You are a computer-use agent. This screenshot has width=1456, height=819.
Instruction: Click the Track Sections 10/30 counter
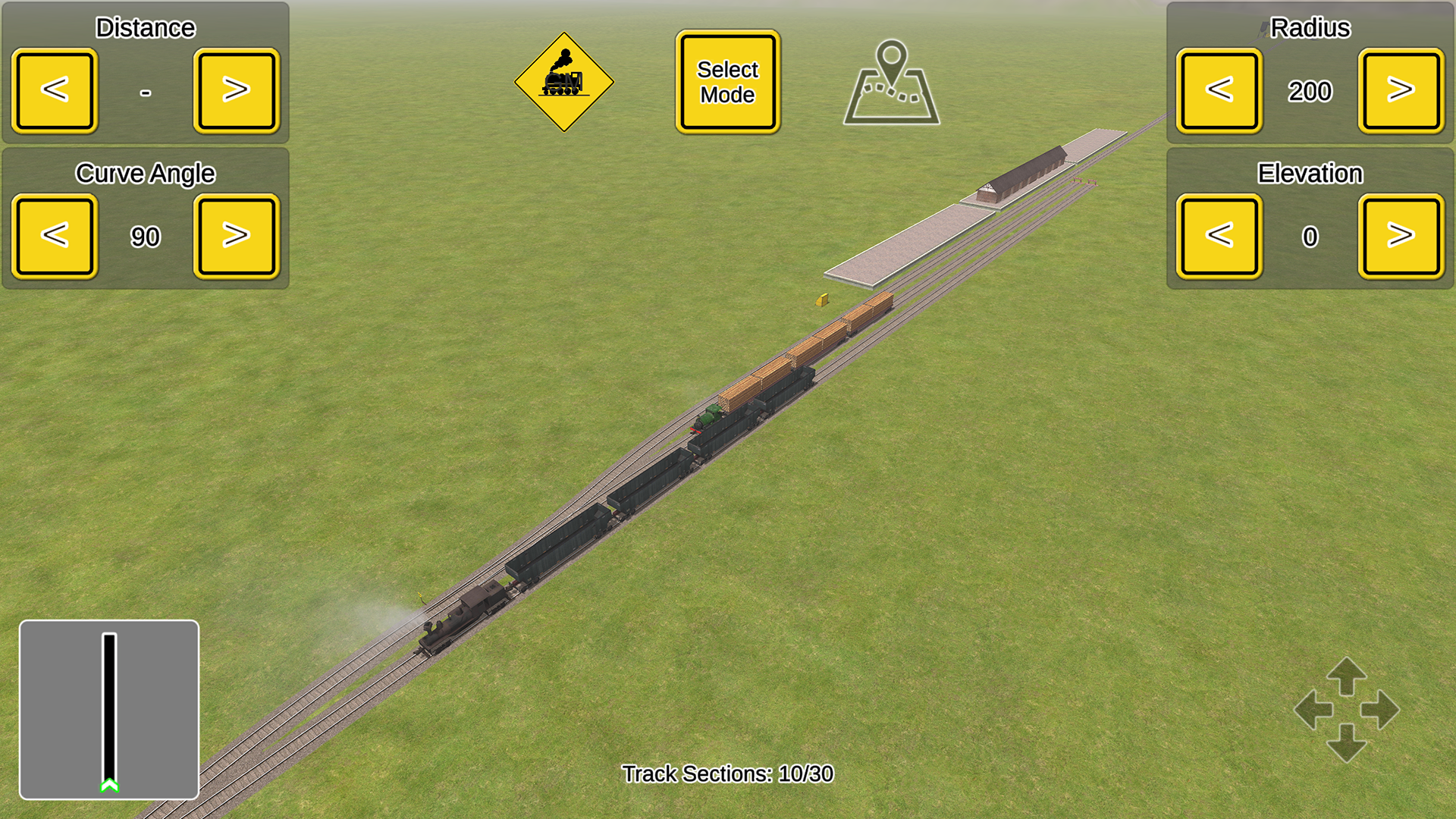[726, 774]
